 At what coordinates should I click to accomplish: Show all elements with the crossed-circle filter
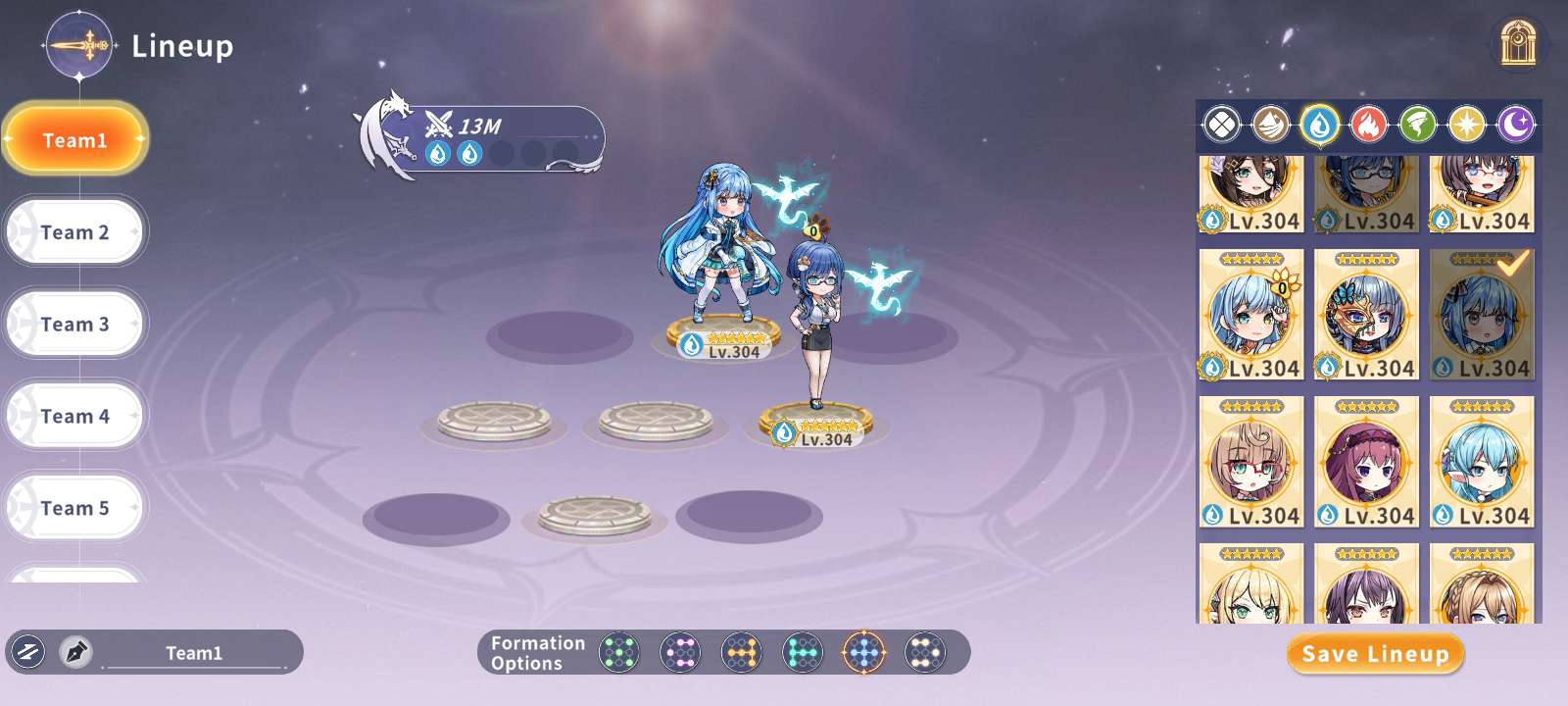pyautogui.click(x=1222, y=125)
